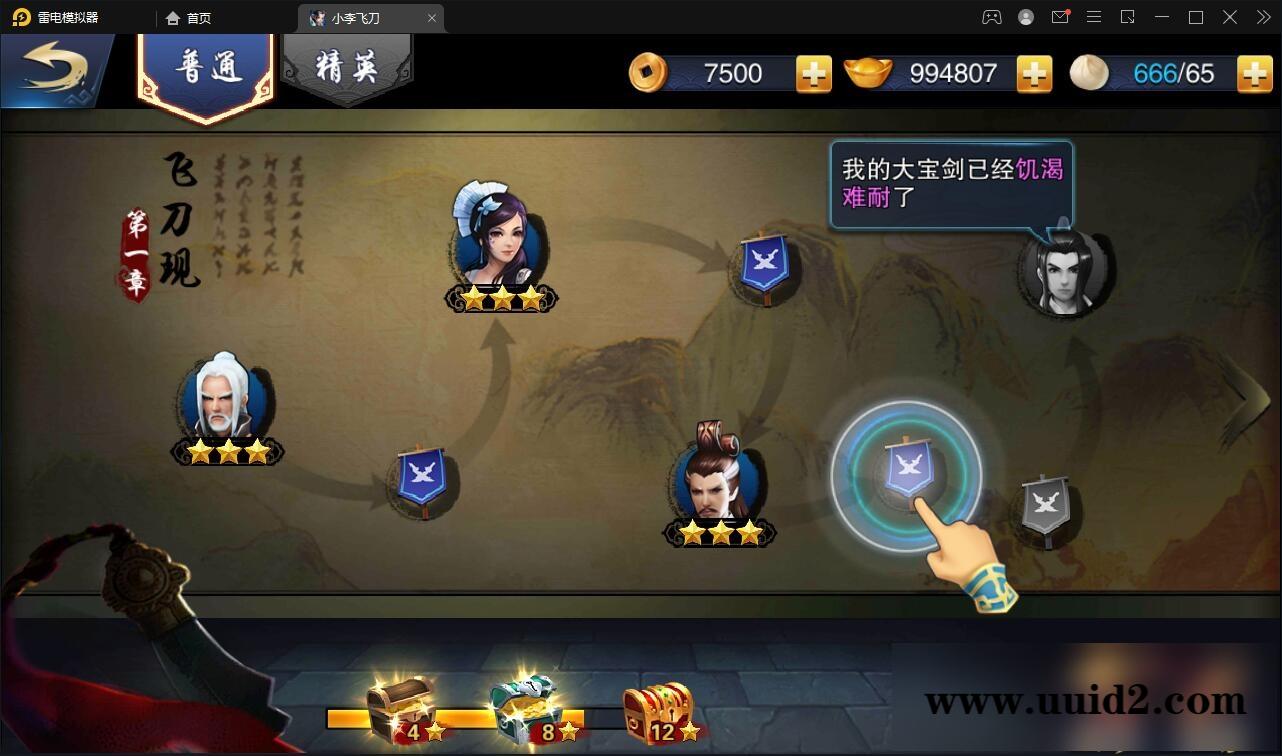The width and height of the screenshot is (1282, 756).
Task: Click the grey locked flag stage node
Action: point(1043,505)
